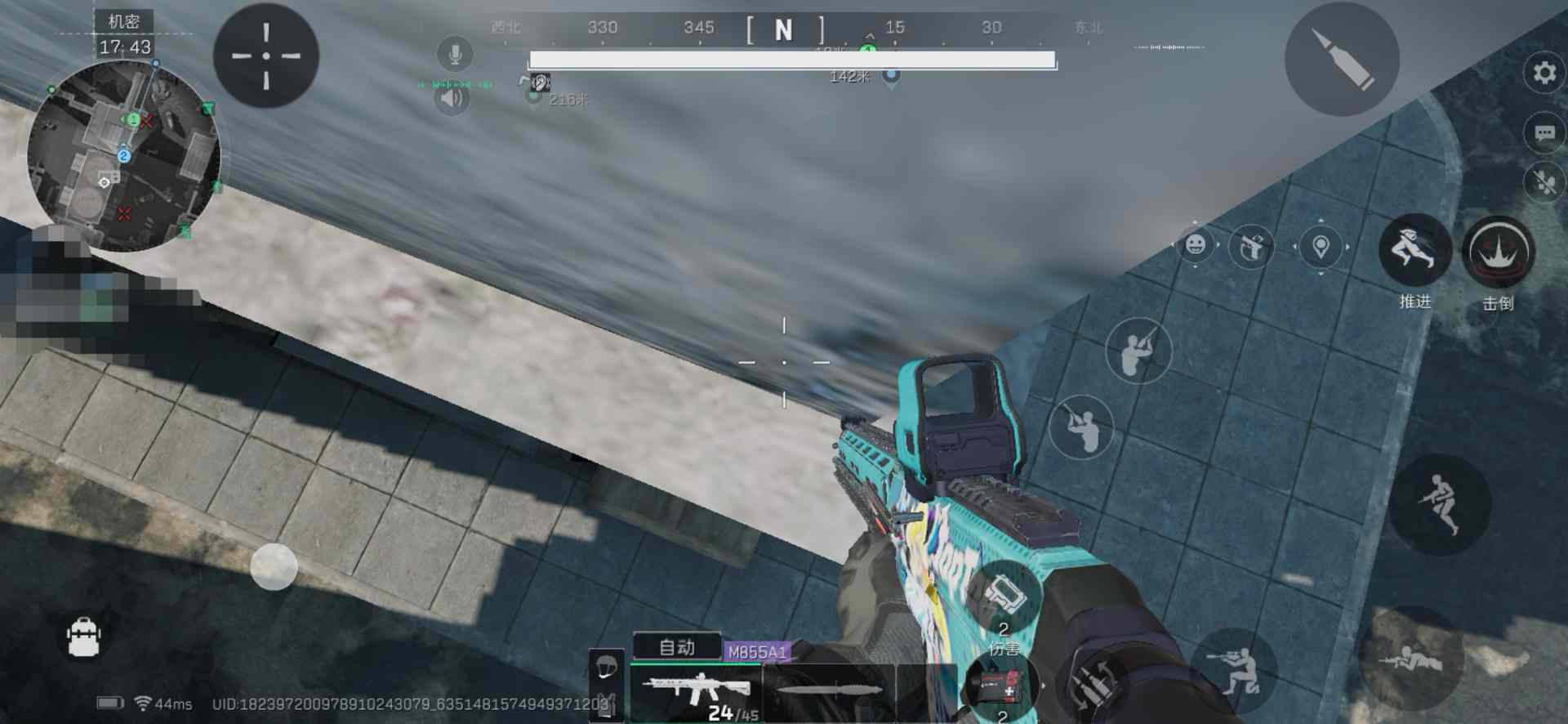Open the circular minimap
This screenshot has height=724, width=1568.
coord(124,155)
